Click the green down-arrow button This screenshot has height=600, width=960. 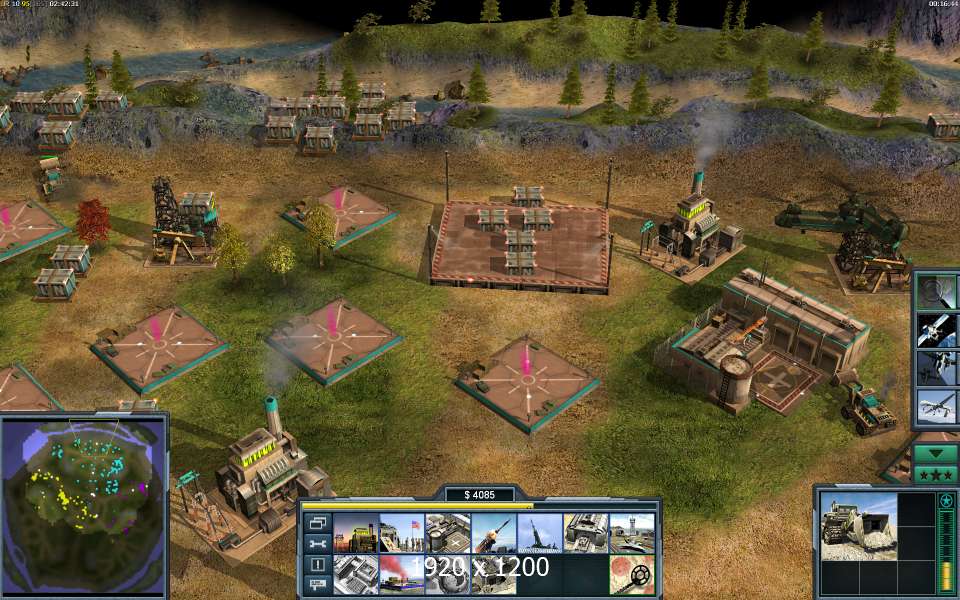point(937,452)
